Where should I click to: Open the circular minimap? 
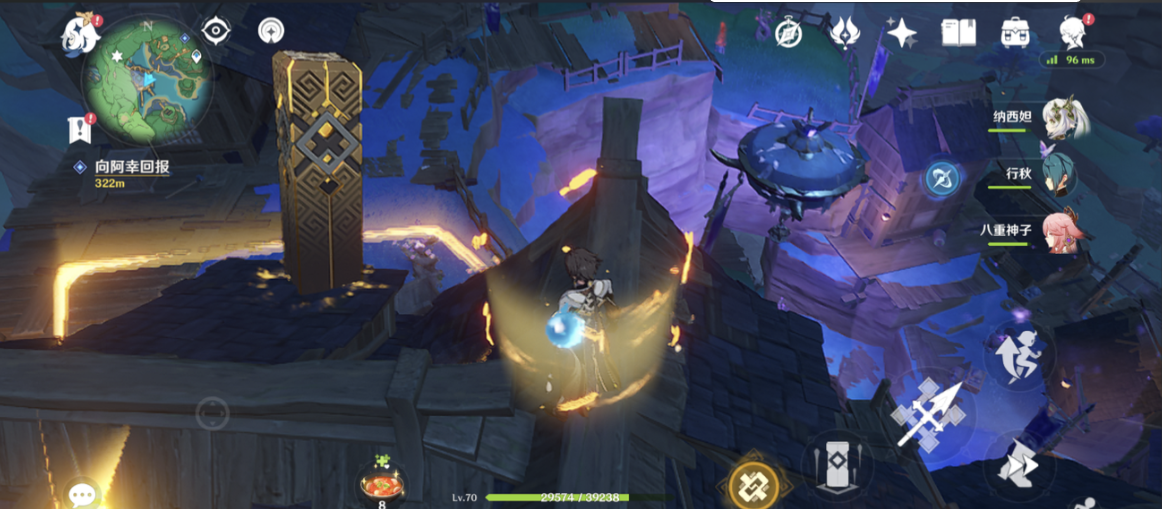click(x=147, y=78)
